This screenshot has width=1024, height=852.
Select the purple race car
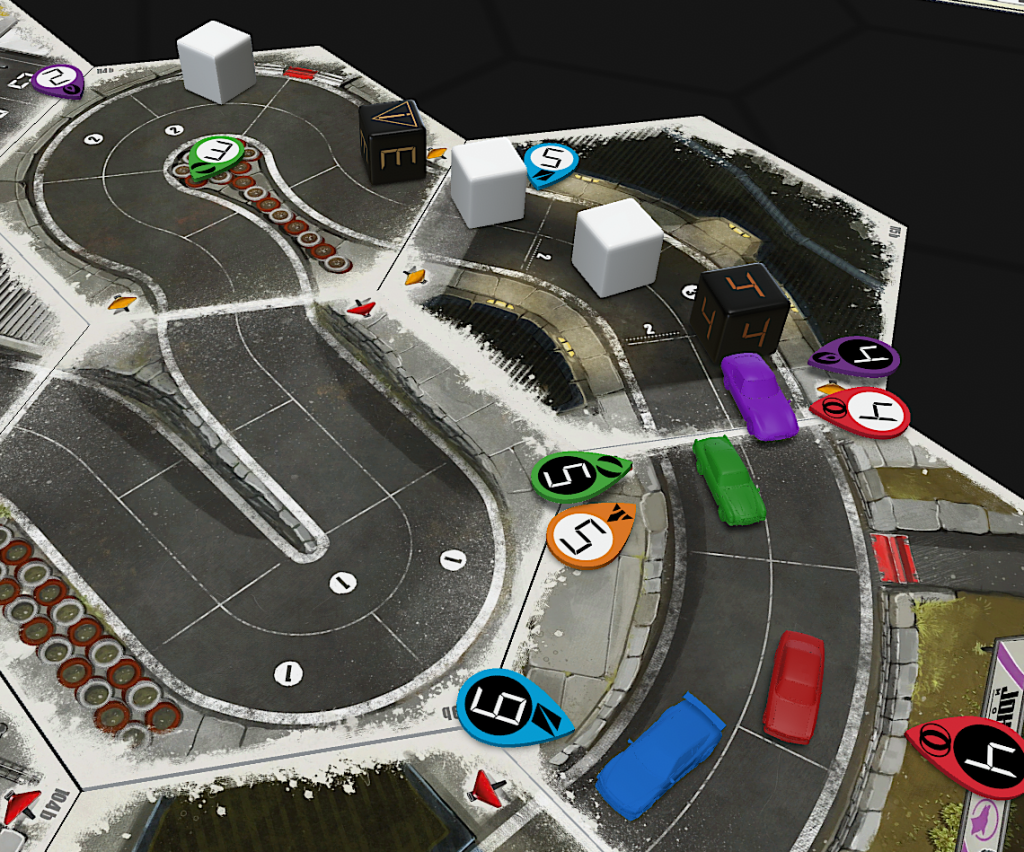758,396
